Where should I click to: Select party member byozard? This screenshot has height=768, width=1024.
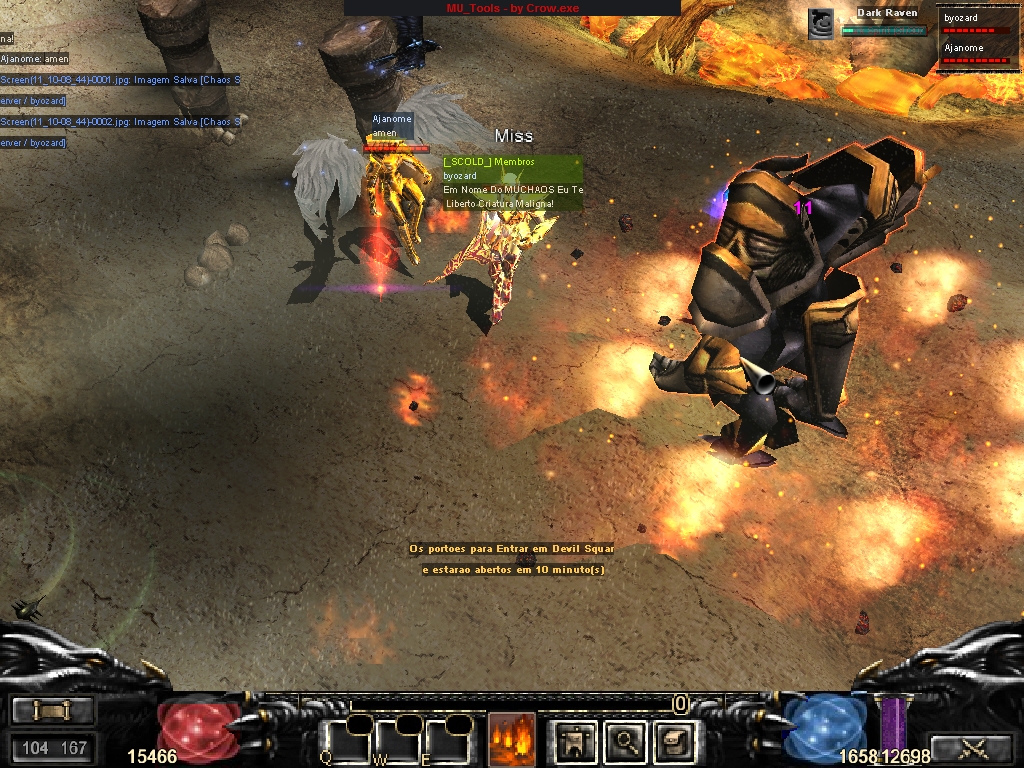979,24
